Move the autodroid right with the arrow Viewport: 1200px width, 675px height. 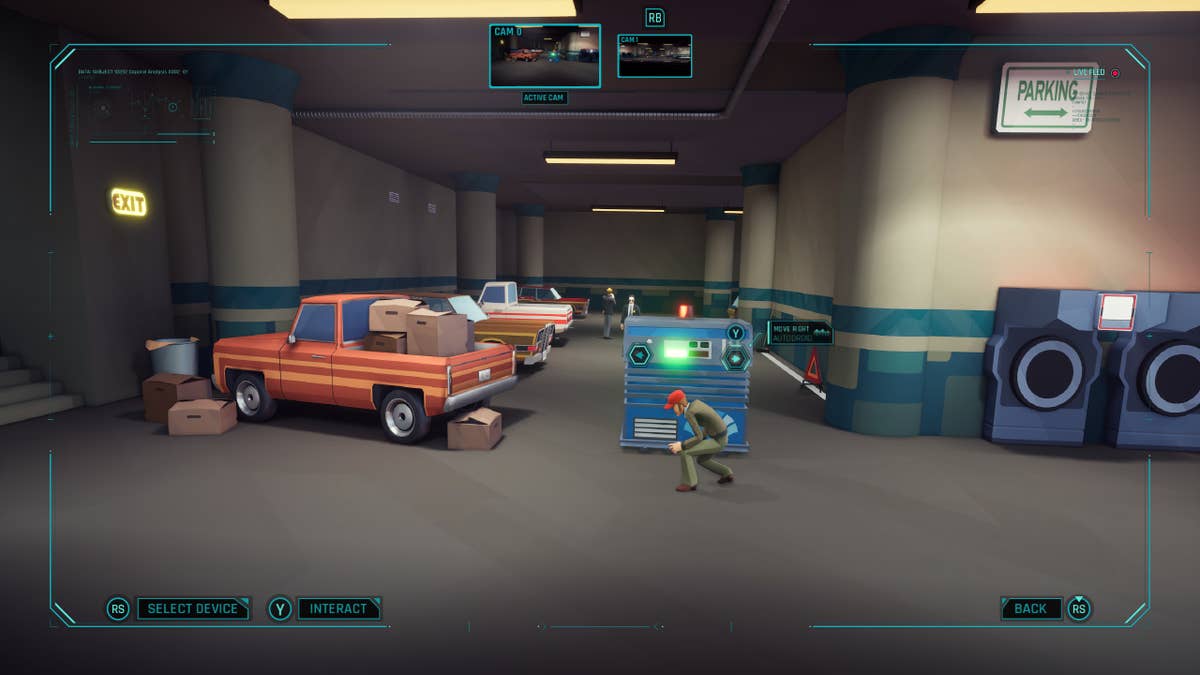click(x=737, y=357)
